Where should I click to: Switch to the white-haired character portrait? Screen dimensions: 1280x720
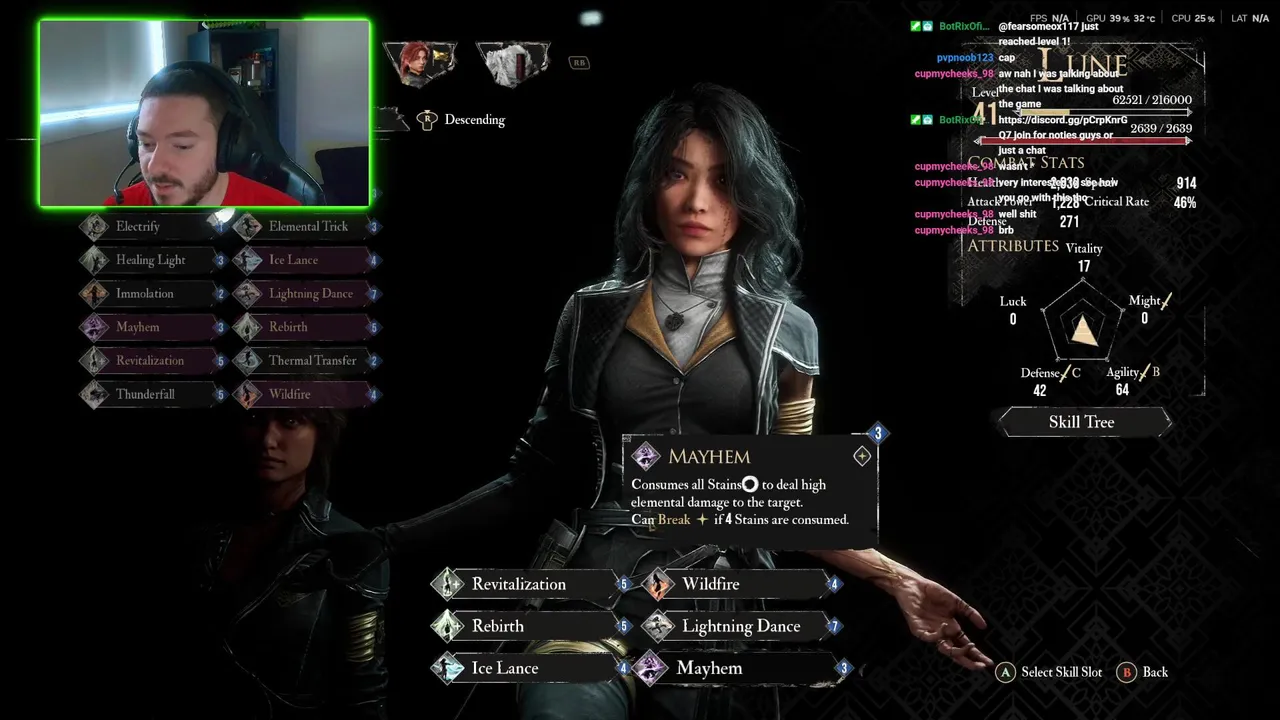pyautogui.click(x=512, y=63)
